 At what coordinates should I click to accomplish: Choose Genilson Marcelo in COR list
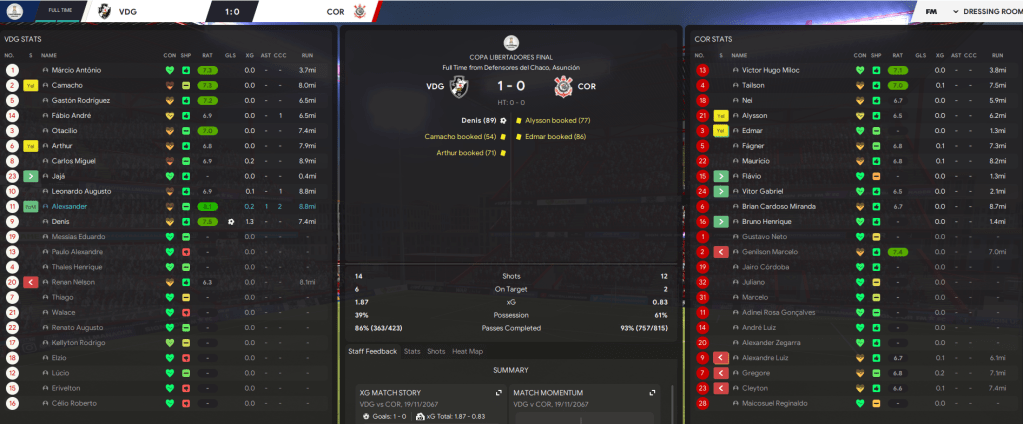coord(770,252)
